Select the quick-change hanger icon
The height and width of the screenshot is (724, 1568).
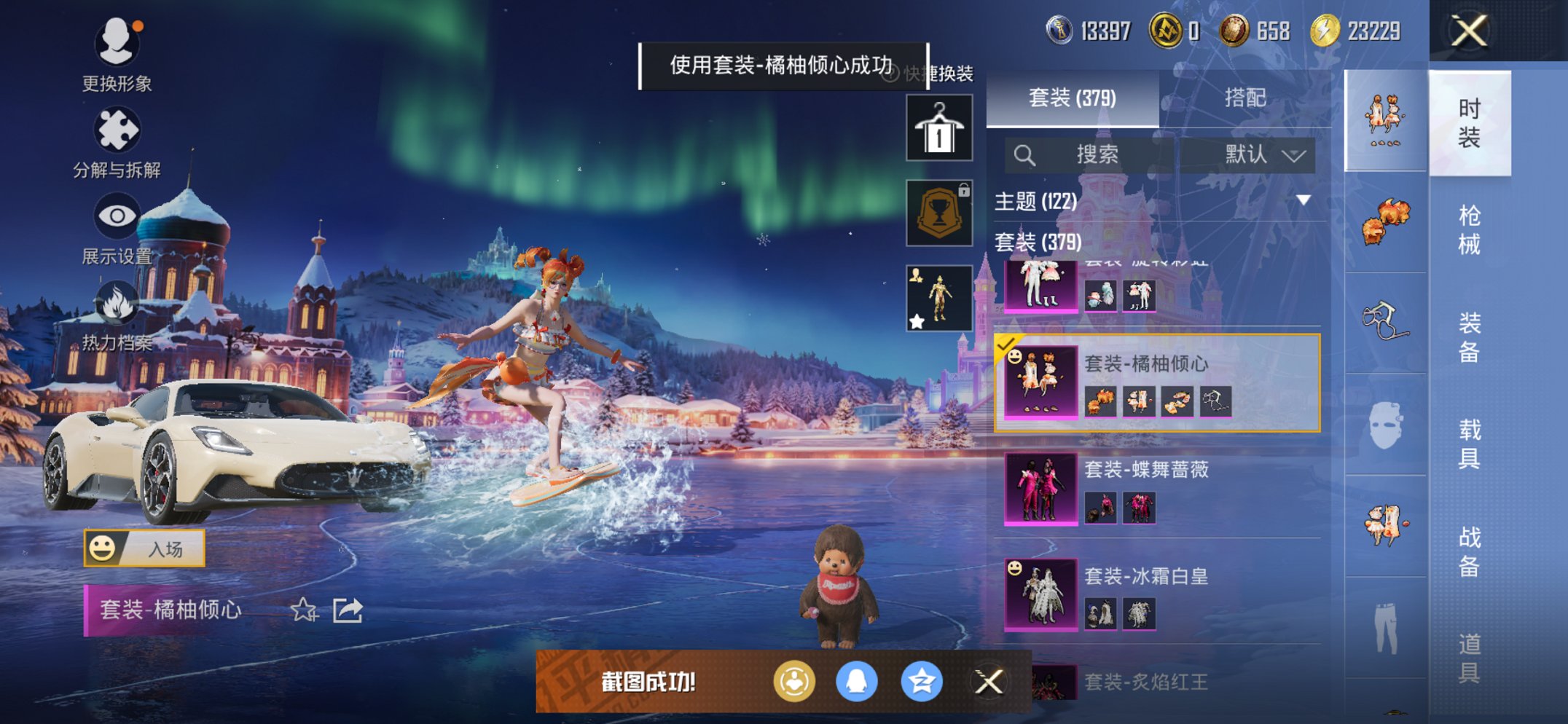[x=940, y=129]
